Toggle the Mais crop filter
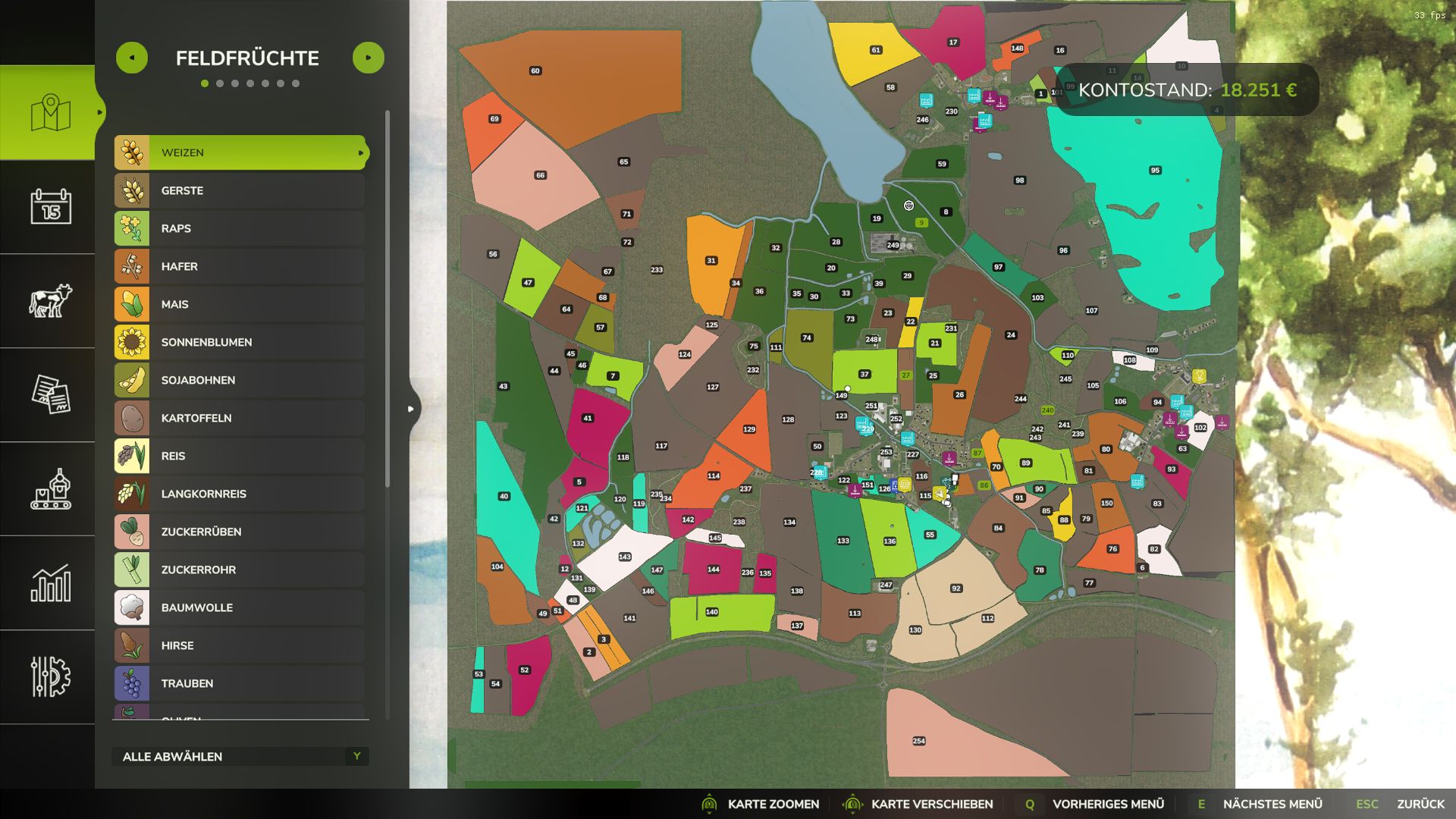 coord(240,304)
